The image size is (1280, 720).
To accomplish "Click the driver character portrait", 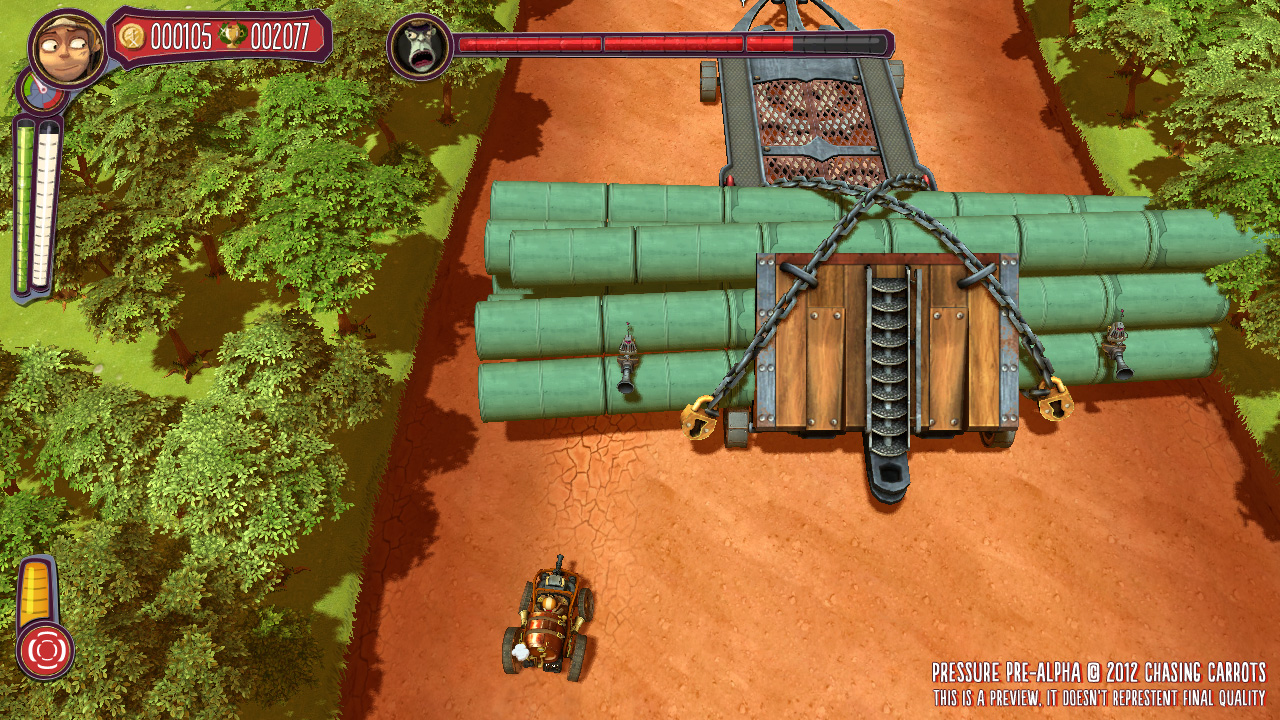I will pos(67,47).
